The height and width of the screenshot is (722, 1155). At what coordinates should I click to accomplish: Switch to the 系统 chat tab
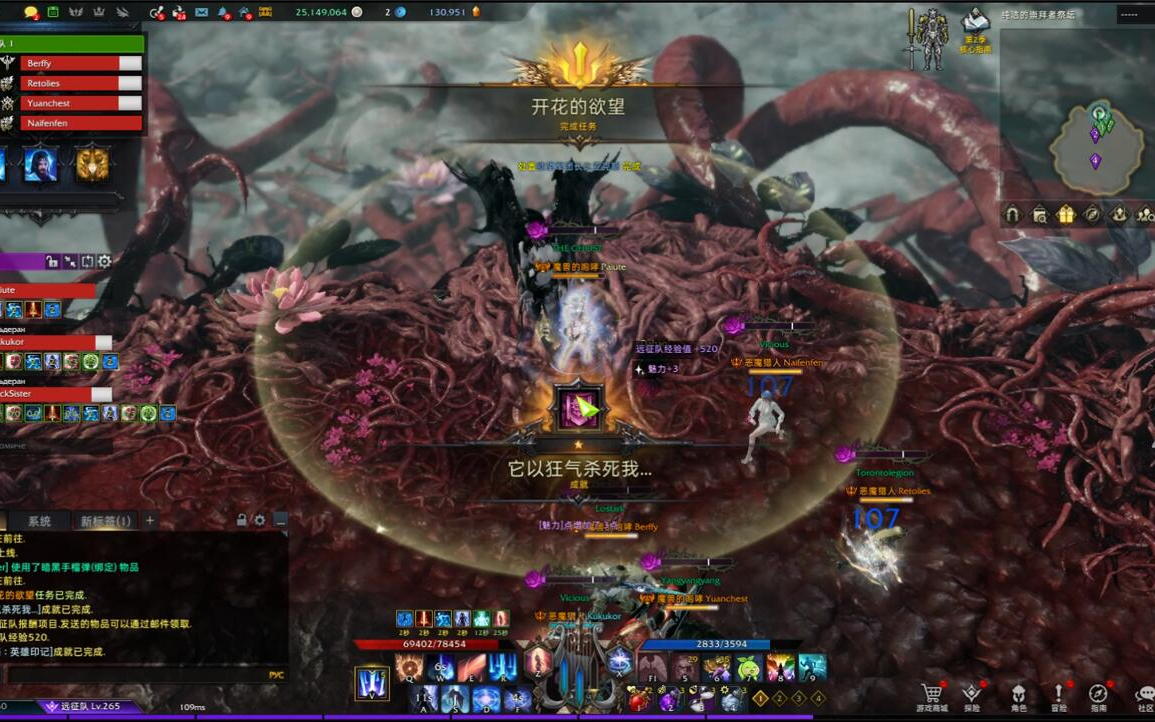pos(39,521)
